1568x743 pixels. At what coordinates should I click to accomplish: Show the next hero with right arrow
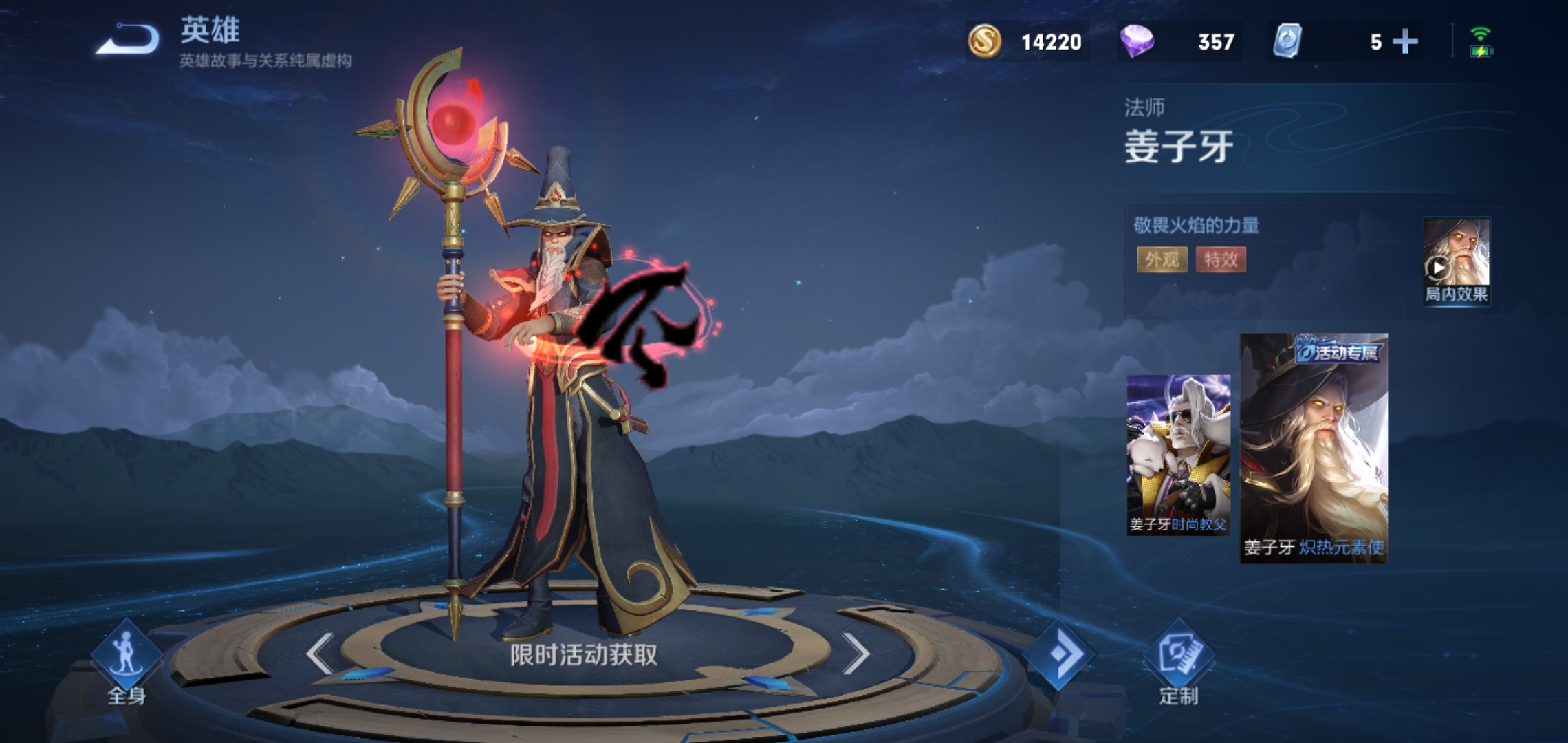point(856,653)
